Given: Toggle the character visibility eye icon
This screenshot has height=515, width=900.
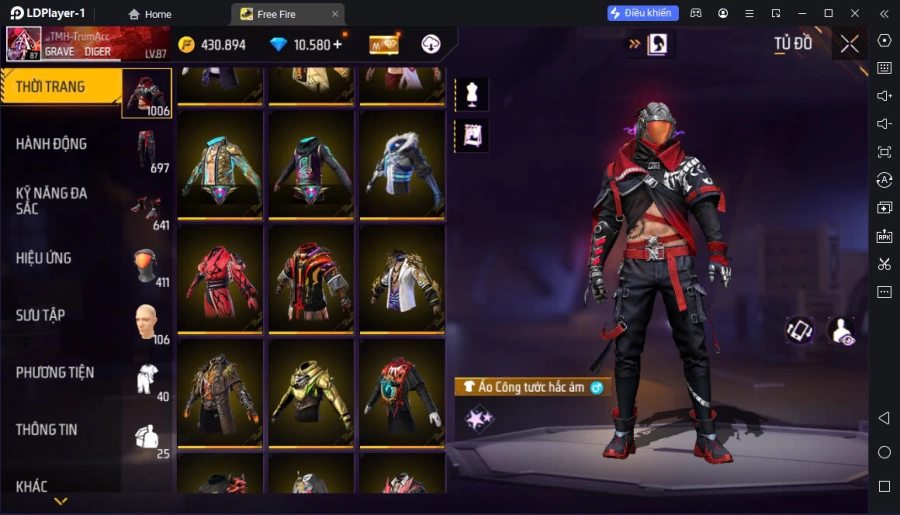Looking at the screenshot, I should point(842,331).
